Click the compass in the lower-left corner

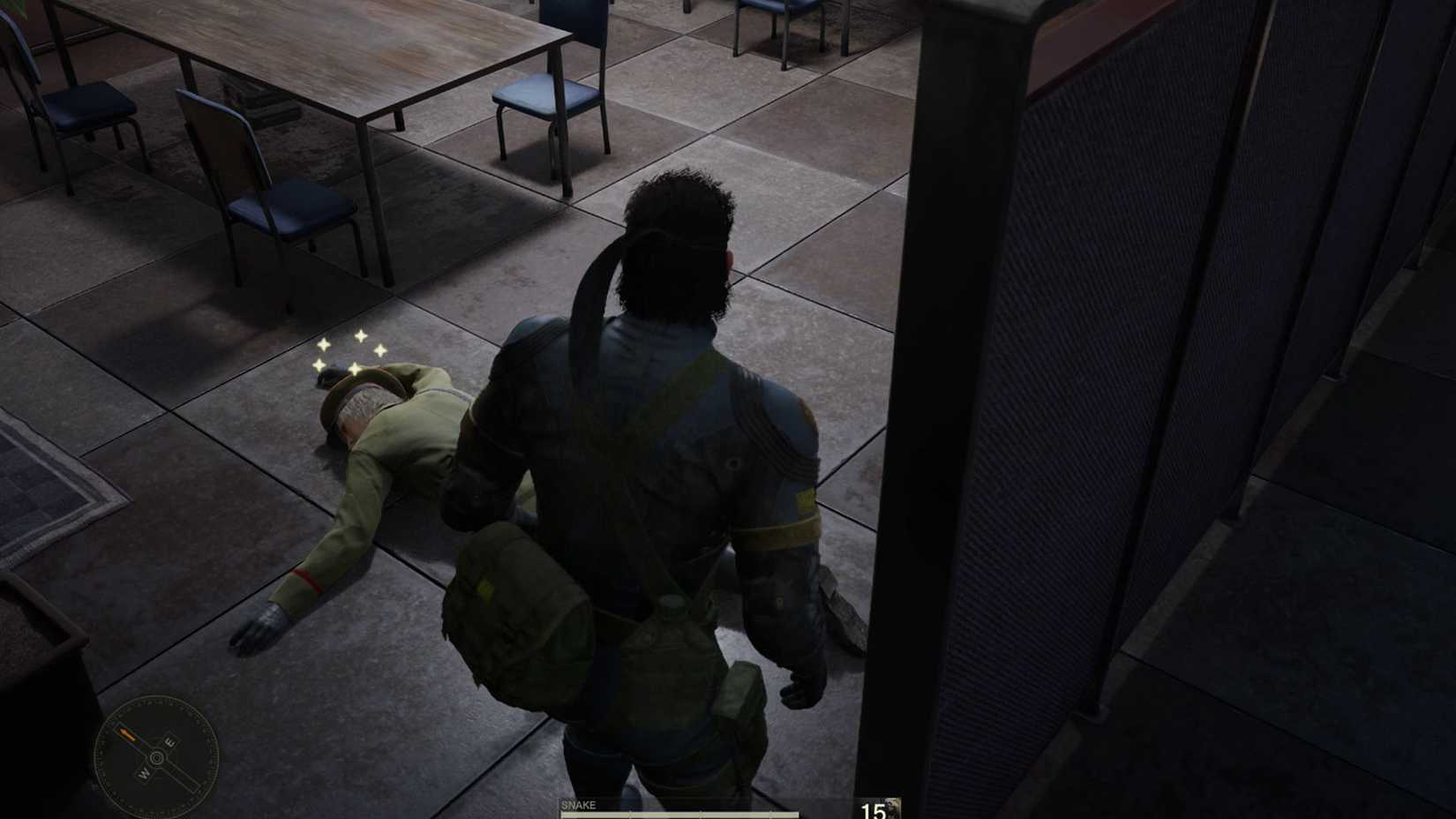click(x=156, y=757)
